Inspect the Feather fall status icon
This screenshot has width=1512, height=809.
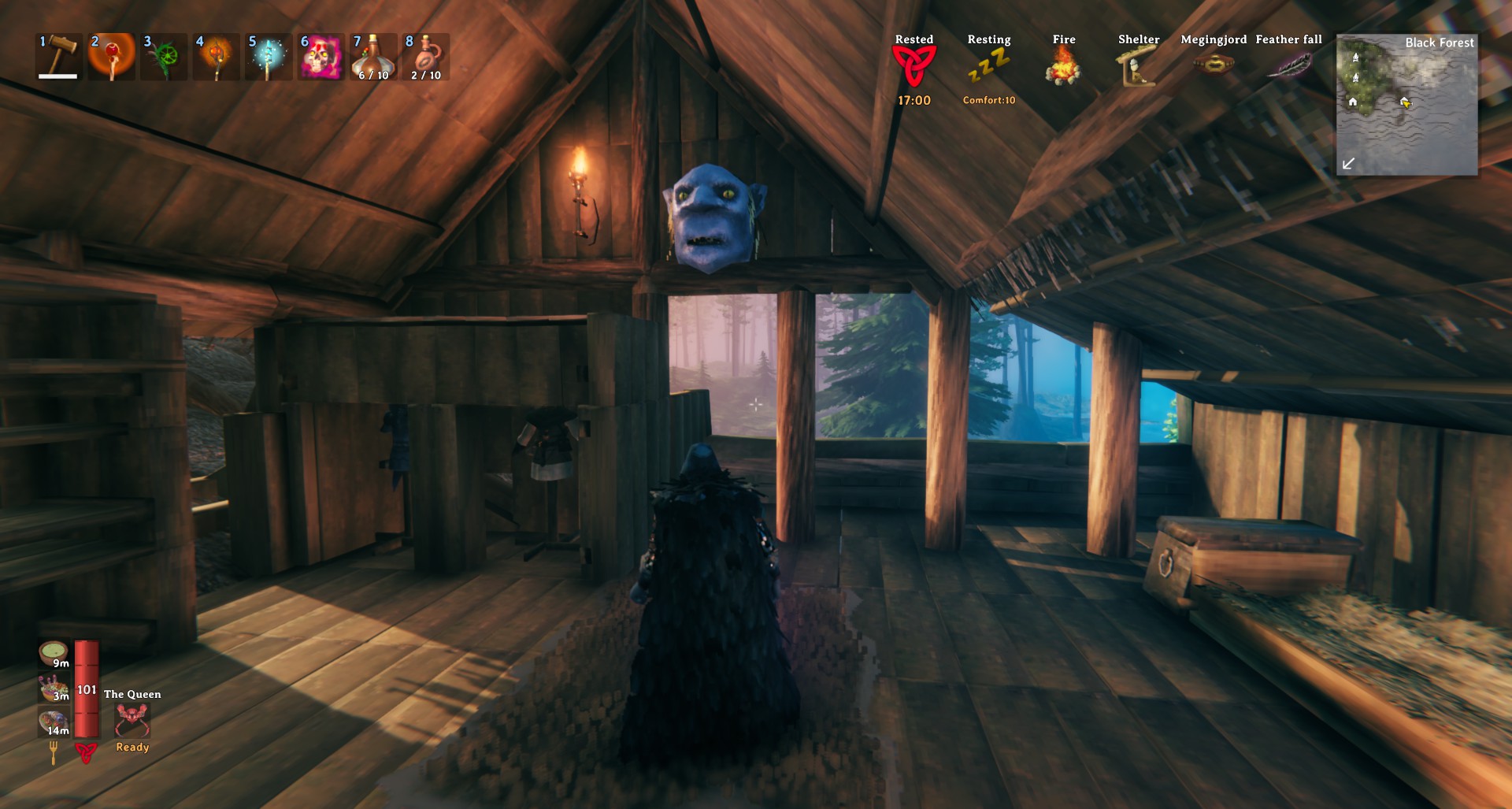click(x=1288, y=65)
